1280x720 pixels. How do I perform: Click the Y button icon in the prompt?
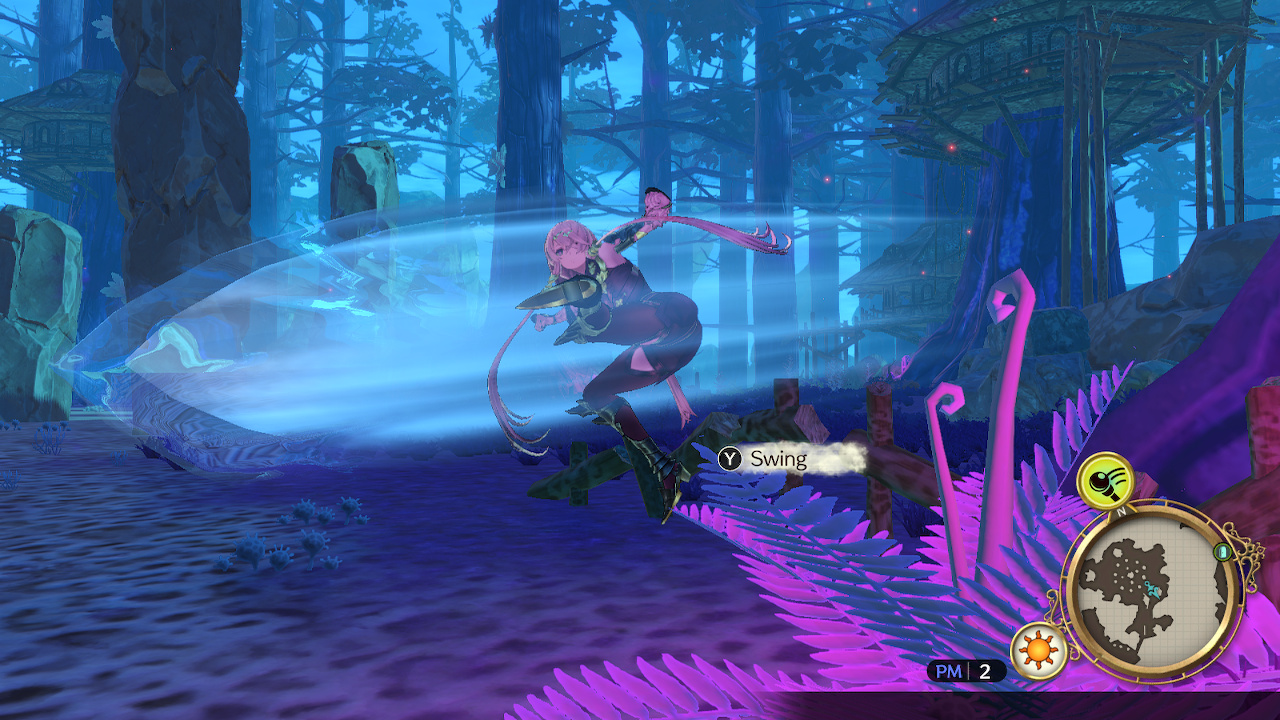731,459
